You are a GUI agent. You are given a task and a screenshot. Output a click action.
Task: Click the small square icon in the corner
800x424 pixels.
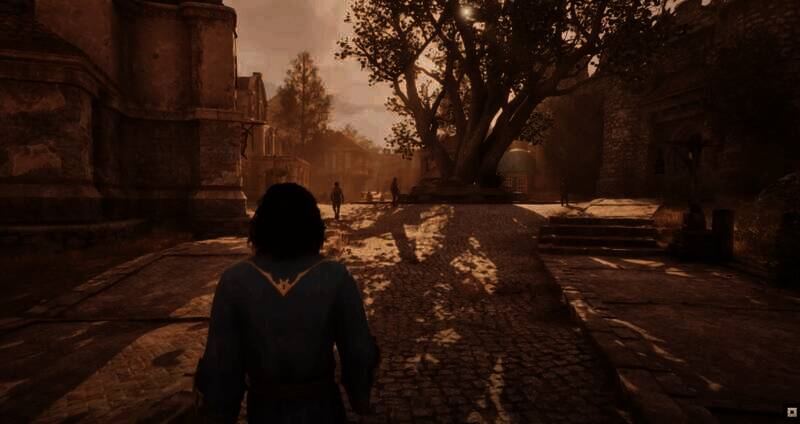[791, 411]
